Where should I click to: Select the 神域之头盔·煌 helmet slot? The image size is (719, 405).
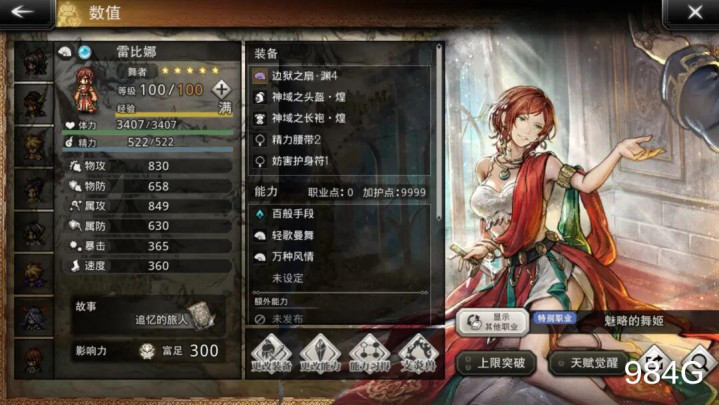[x=338, y=96]
